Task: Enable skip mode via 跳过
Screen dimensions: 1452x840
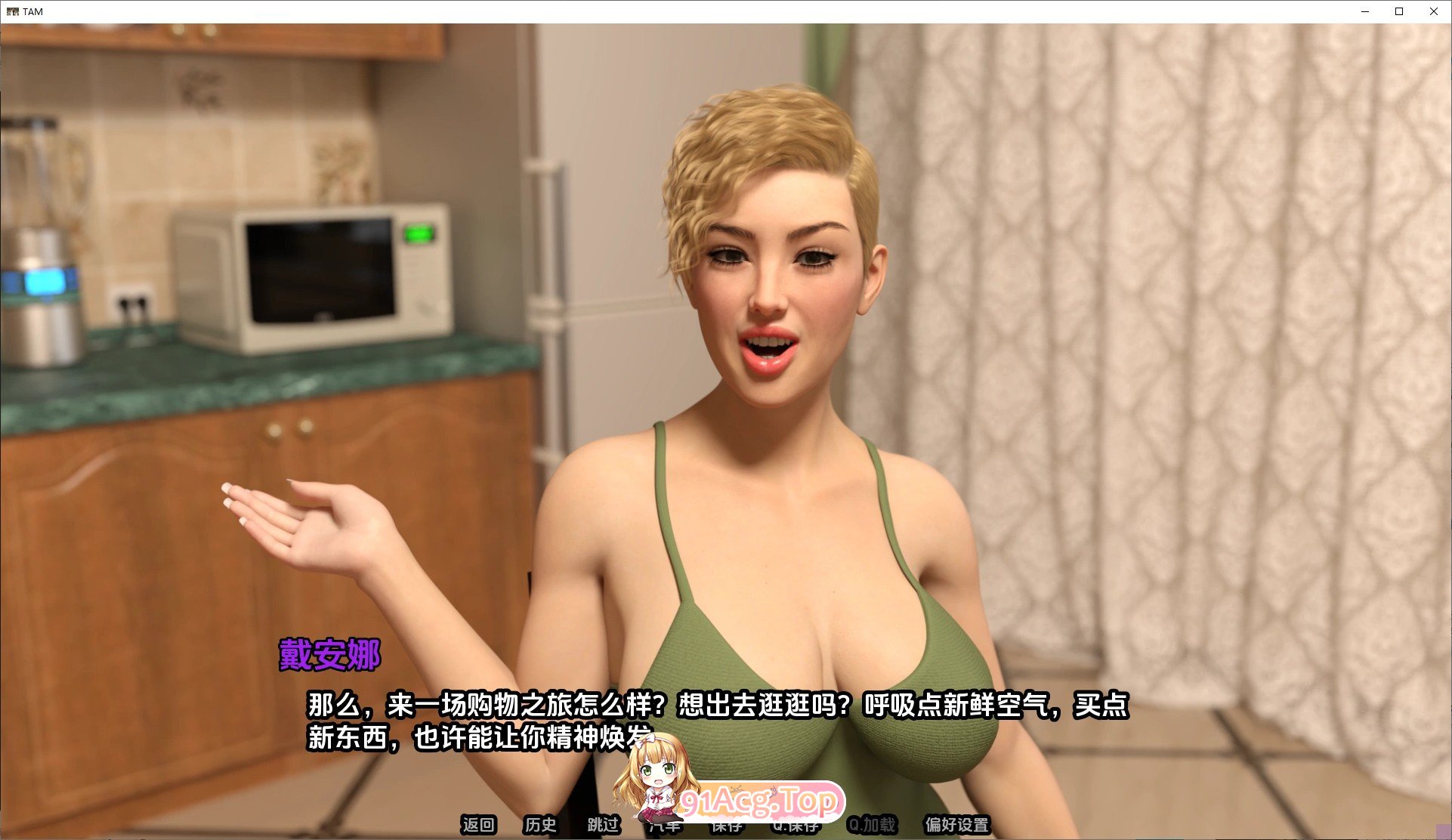Action: click(602, 826)
